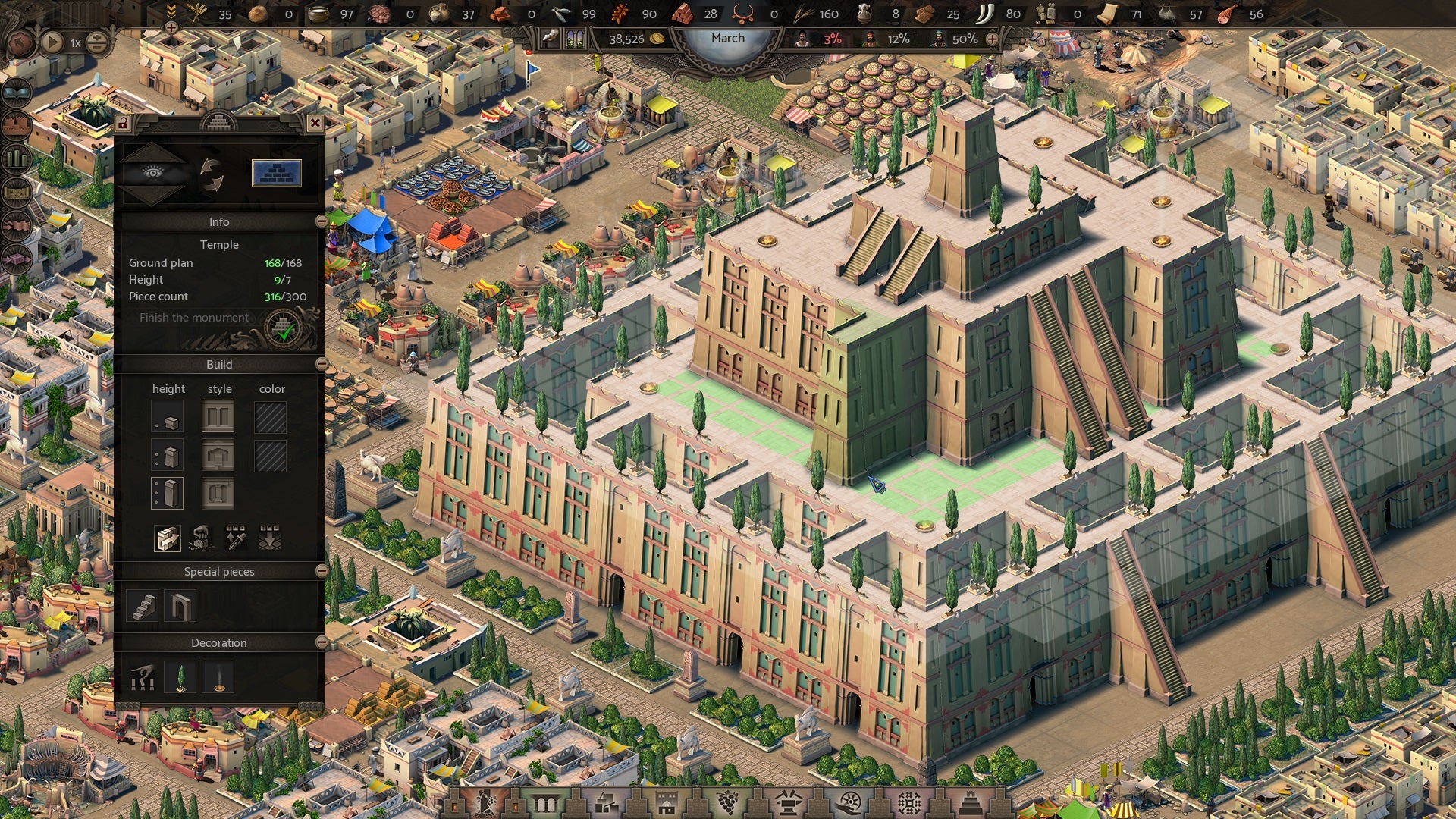1456x819 pixels.
Task: Select the tallest block height option
Action: point(168,493)
